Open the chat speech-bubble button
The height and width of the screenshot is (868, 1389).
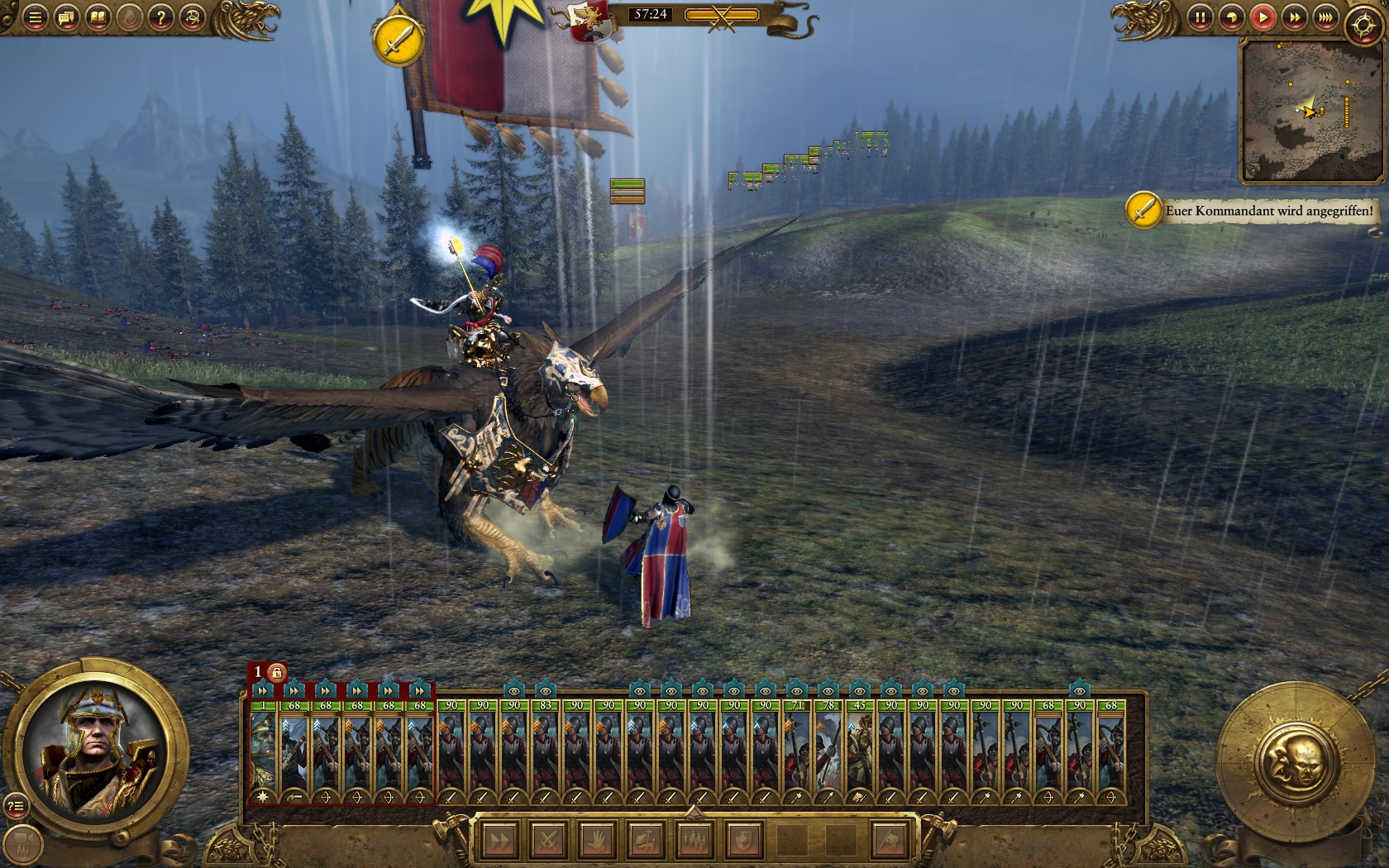point(66,17)
